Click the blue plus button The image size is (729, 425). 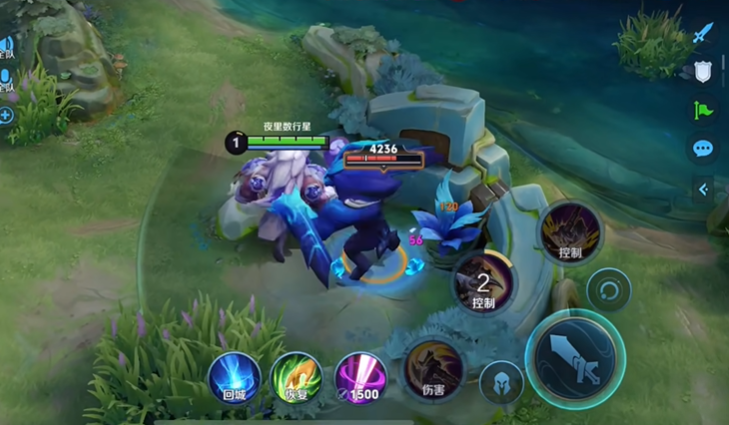click(6, 115)
